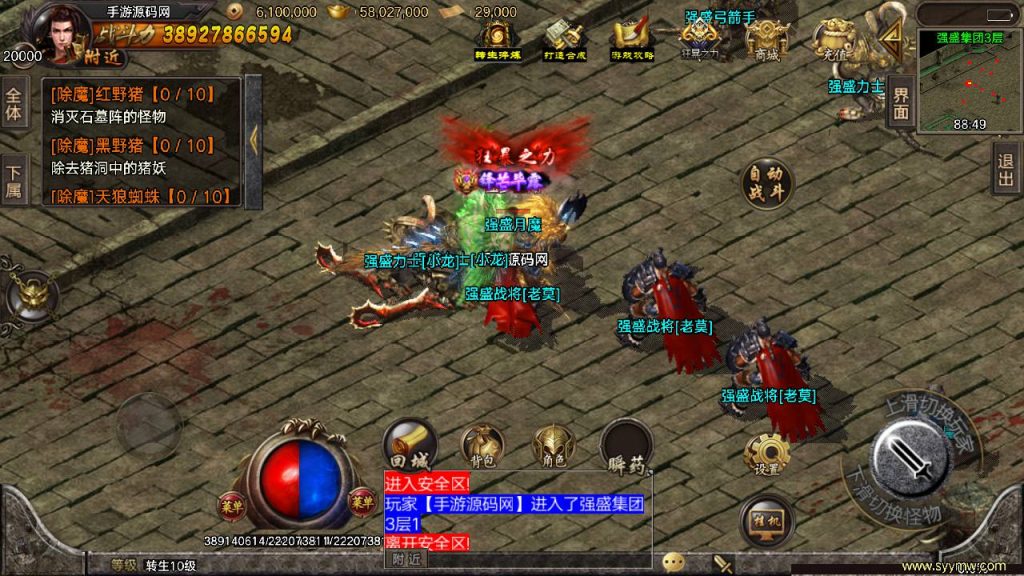Open the 角色 character sheet
The image size is (1024, 576).
553,448
